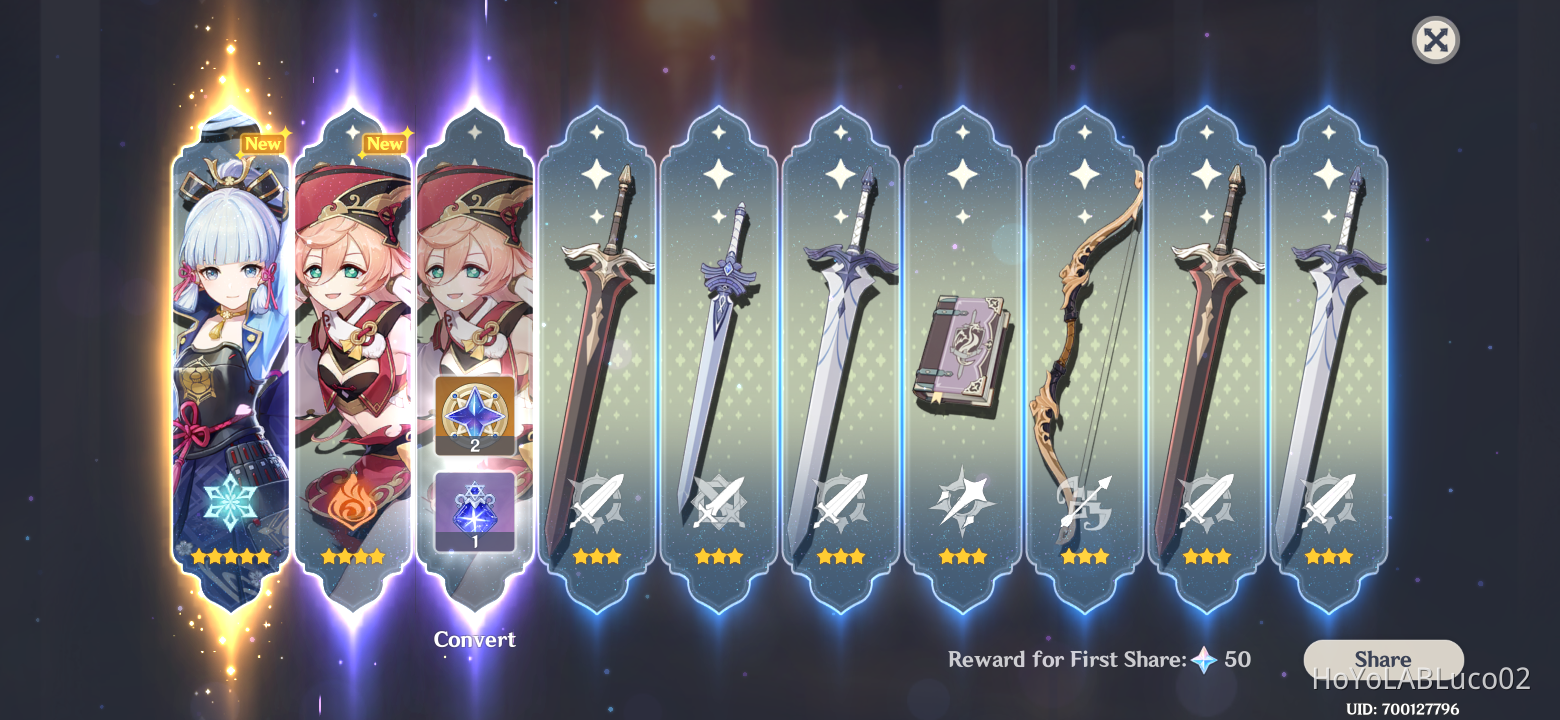Click the Masterless Stardust icon showing 1
The image size is (1560, 720).
coord(474,510)
